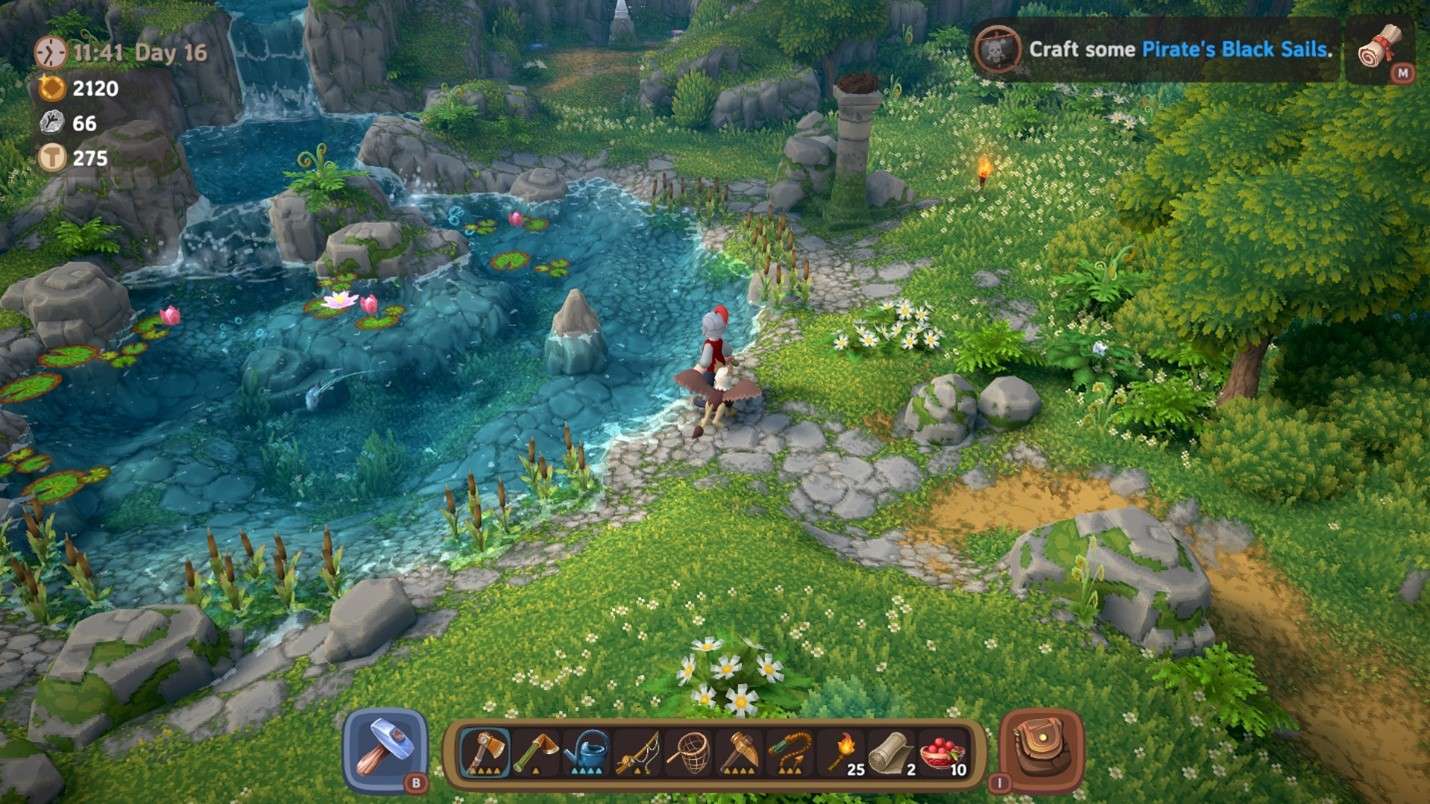This screenshot has width=1430, height=804.
Task: Select the rolled cloth stack slot
Action: click(x=893, y=751)
